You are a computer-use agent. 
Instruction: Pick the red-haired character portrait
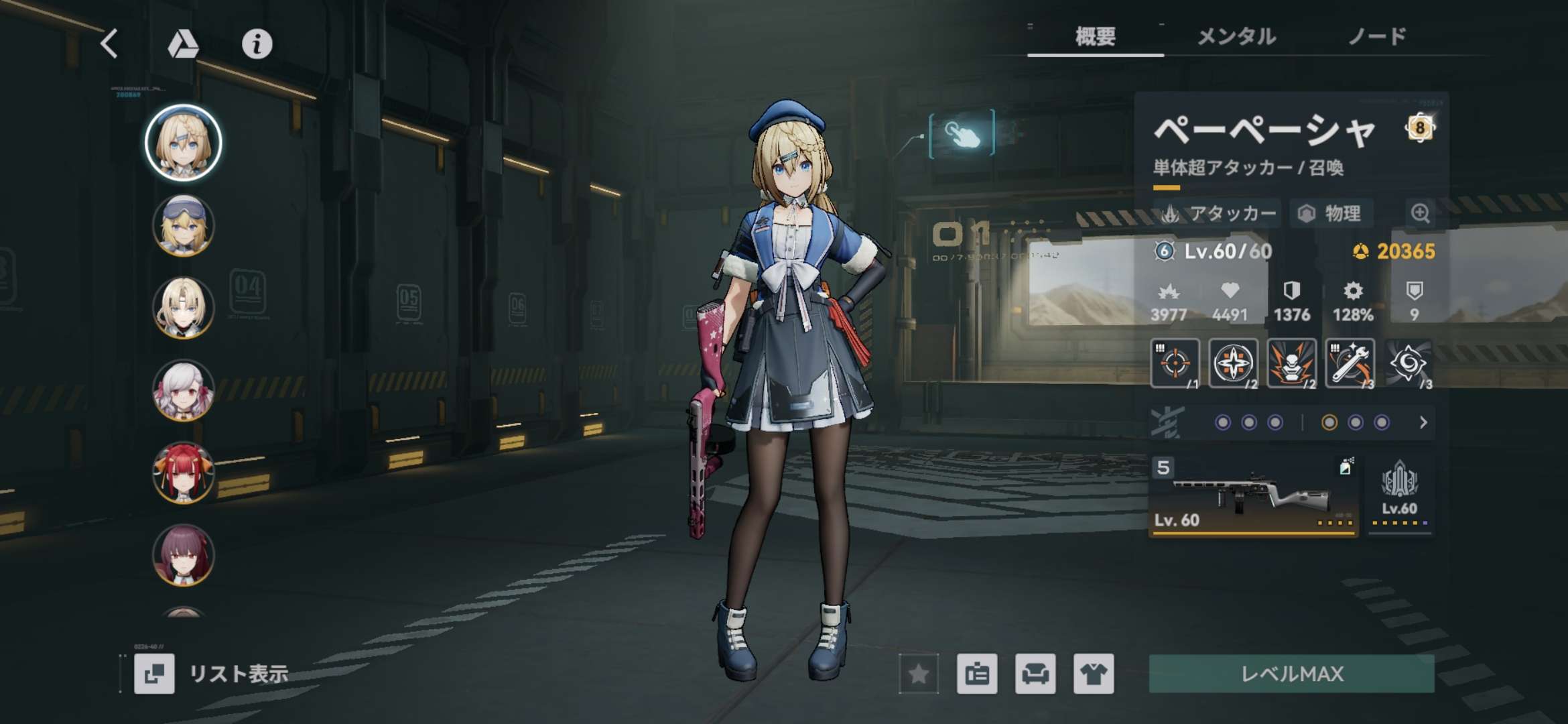coord(183,473)
